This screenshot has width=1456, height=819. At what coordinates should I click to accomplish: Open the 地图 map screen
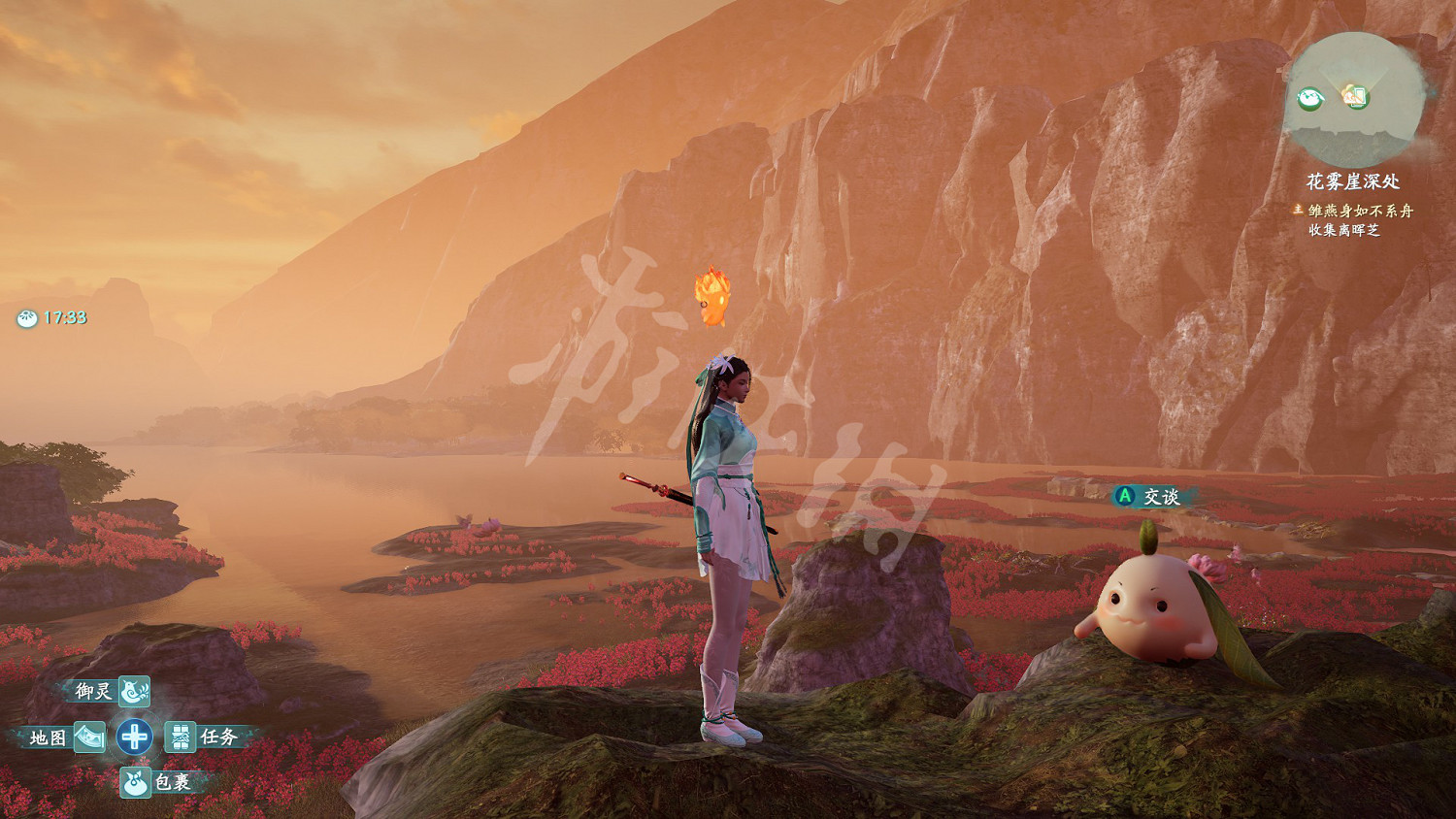88,737
